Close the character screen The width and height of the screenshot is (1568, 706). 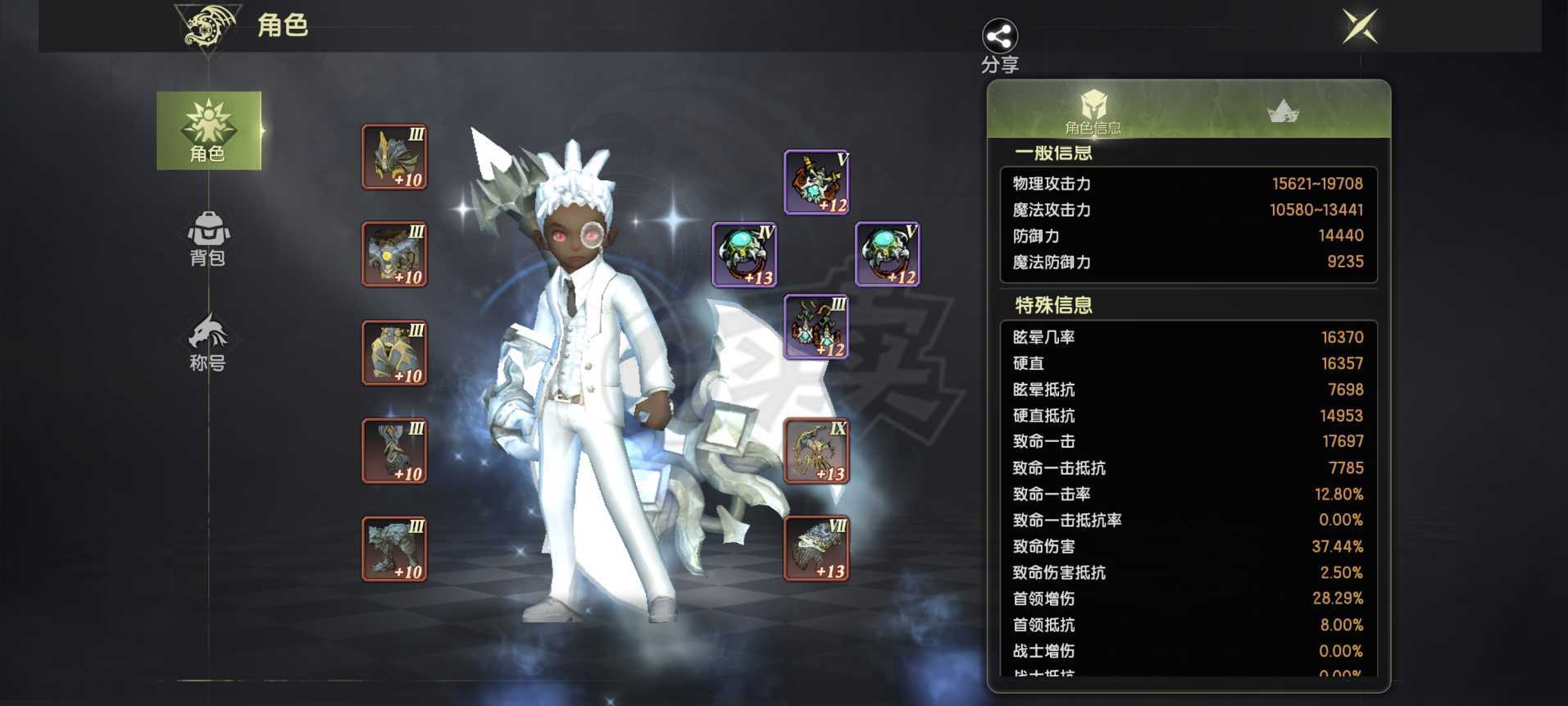[1360, 26]
